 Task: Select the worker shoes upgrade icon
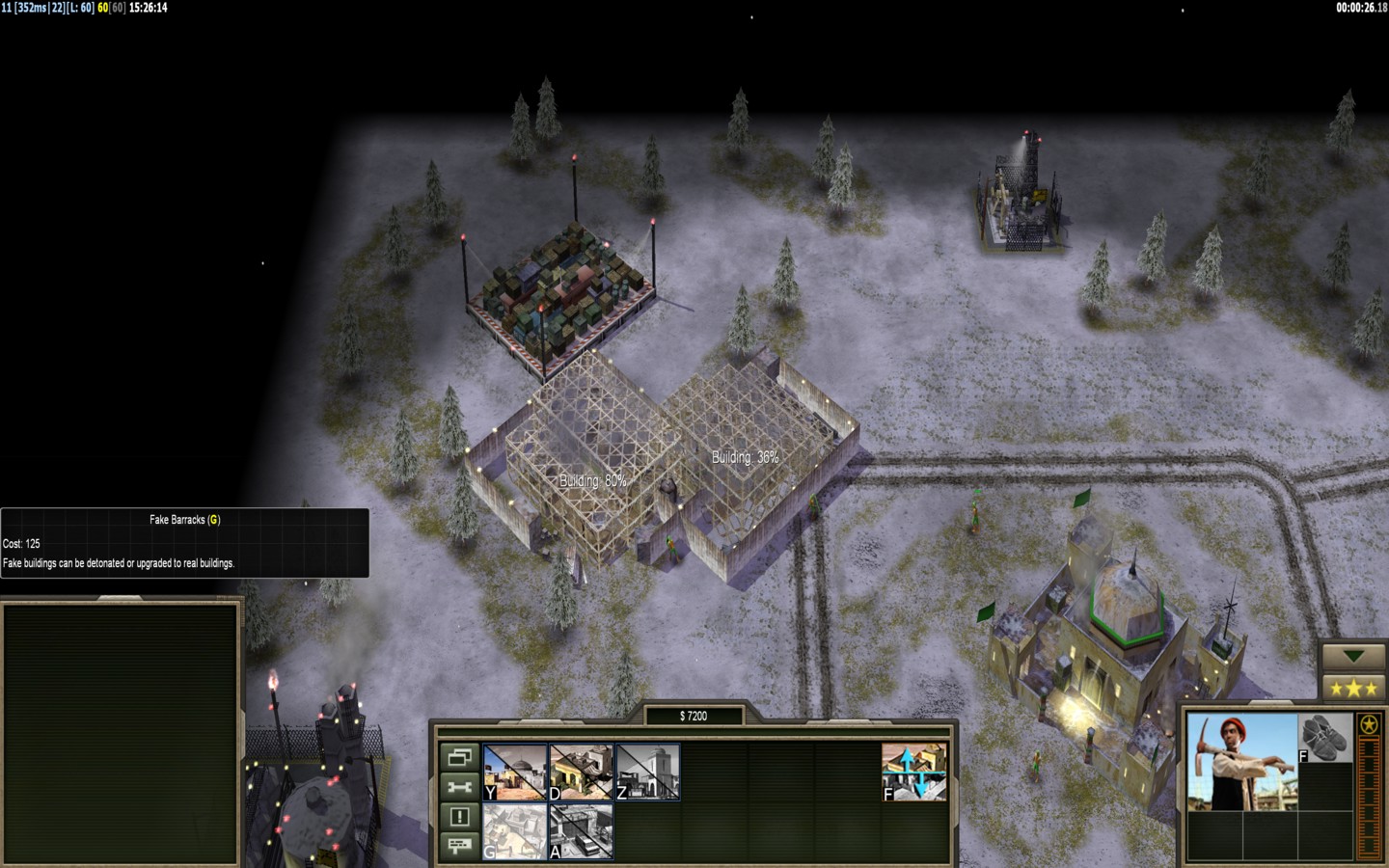(x=1325, y=739)
